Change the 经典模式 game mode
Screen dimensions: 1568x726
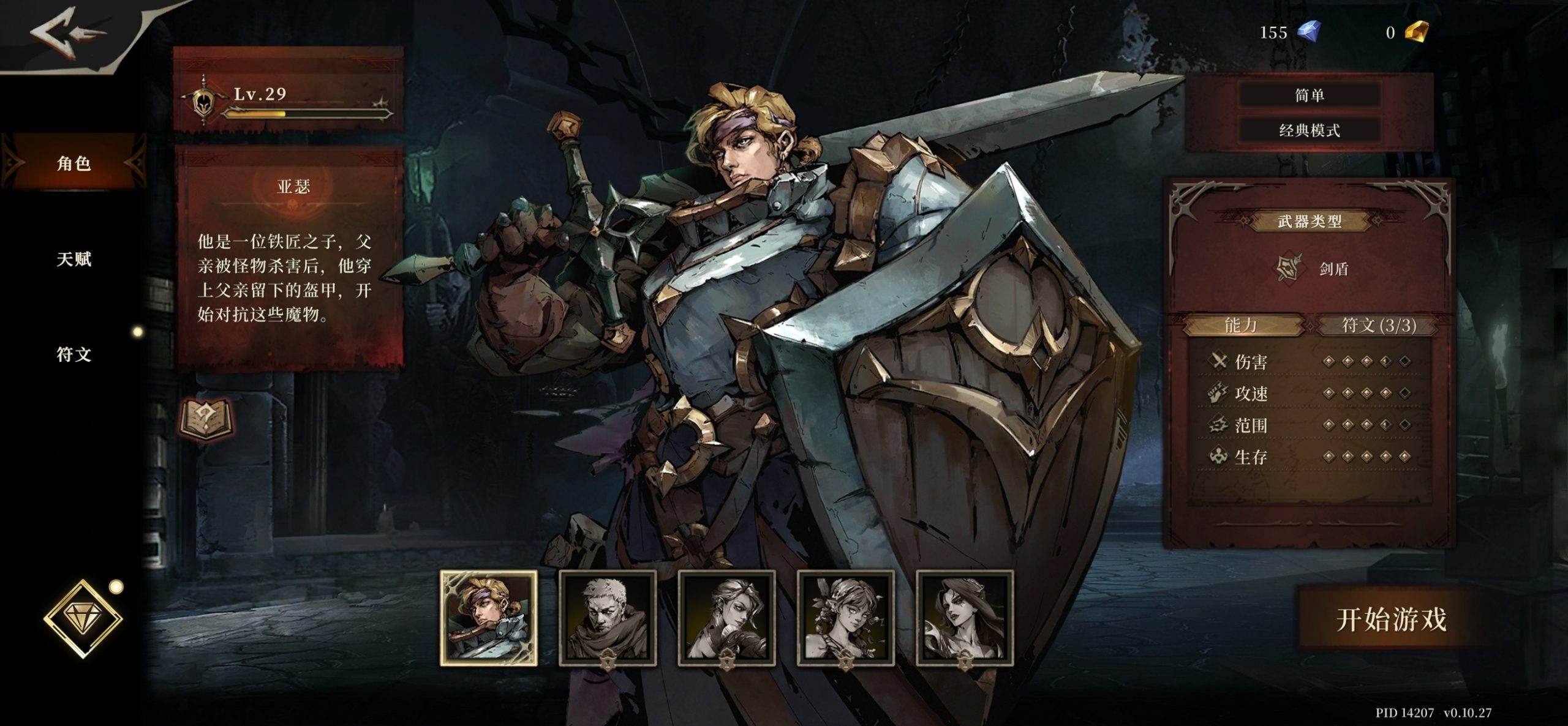click(1309, 130)
